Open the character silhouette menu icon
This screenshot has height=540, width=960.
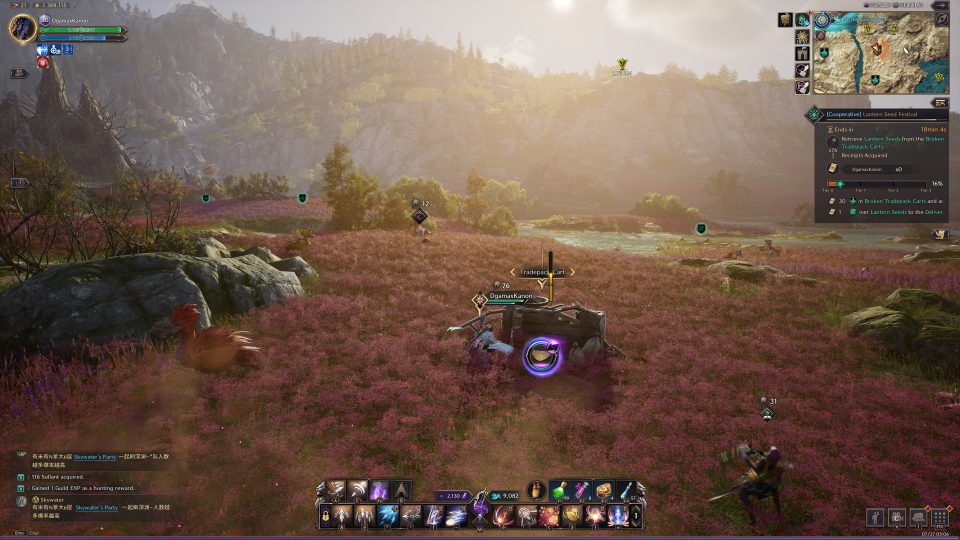pyautogui.click(x=875, y=517)
